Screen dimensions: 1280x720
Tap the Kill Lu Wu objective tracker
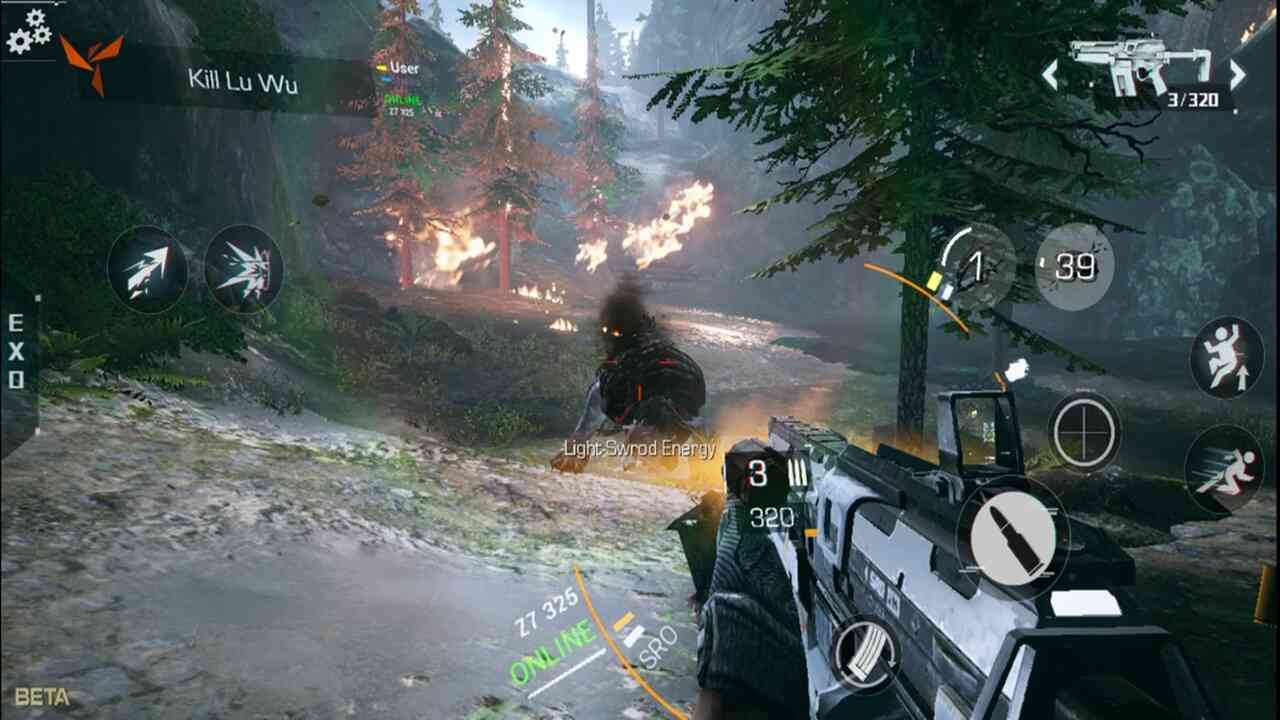pos(242,80)
